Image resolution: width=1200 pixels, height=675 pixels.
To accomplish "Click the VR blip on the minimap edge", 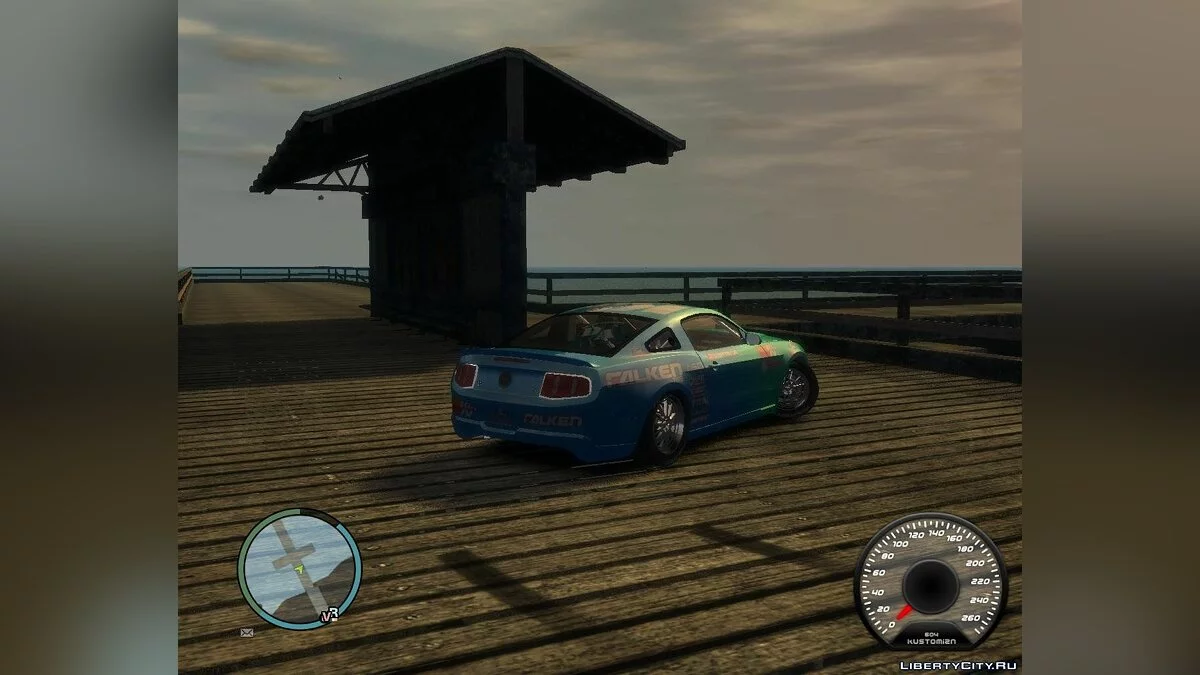I will (x=329, y=615).
